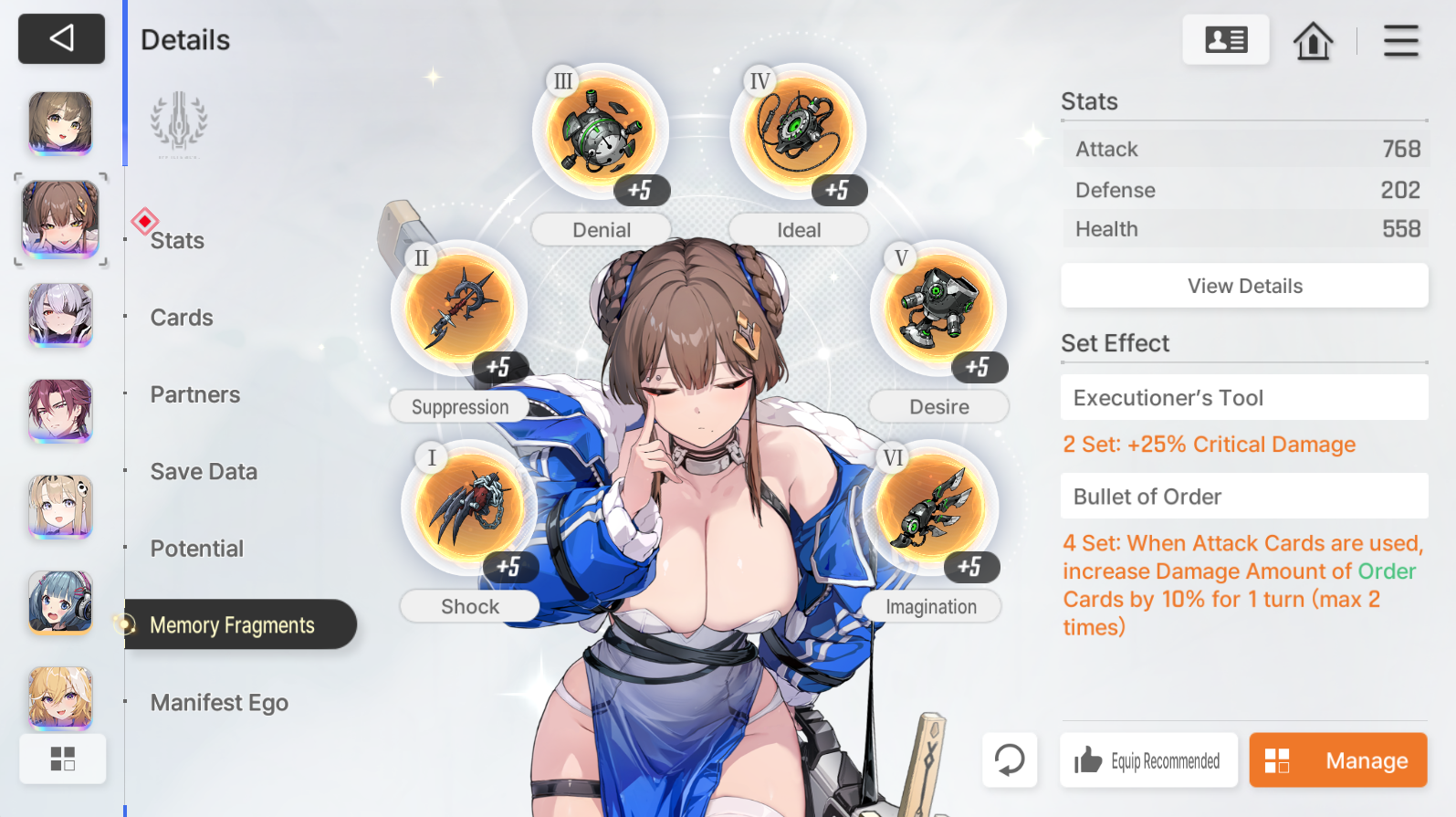The width and height of the screenshot is (1456, 817).
Task: Switch to the Stats tab
Action: 177,241
